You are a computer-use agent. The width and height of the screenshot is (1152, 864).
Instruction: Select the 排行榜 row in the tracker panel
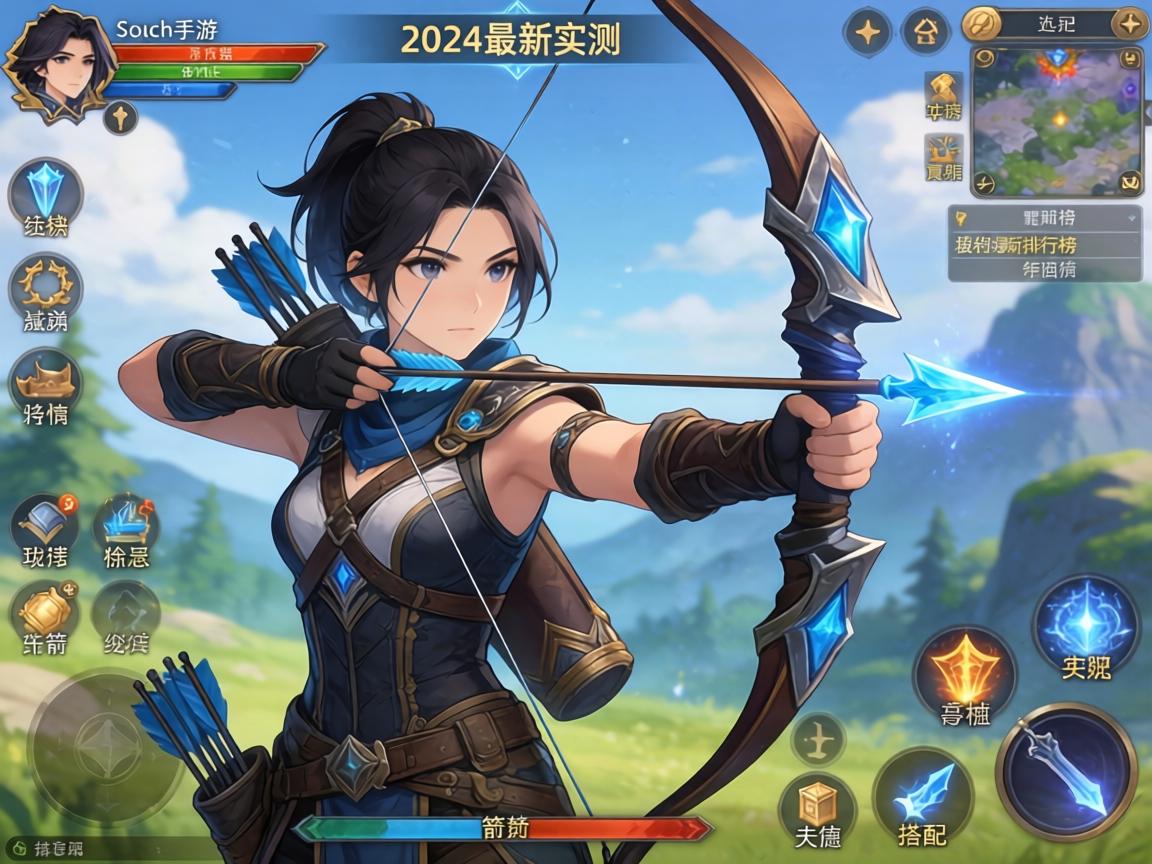tap(1043, 244)
